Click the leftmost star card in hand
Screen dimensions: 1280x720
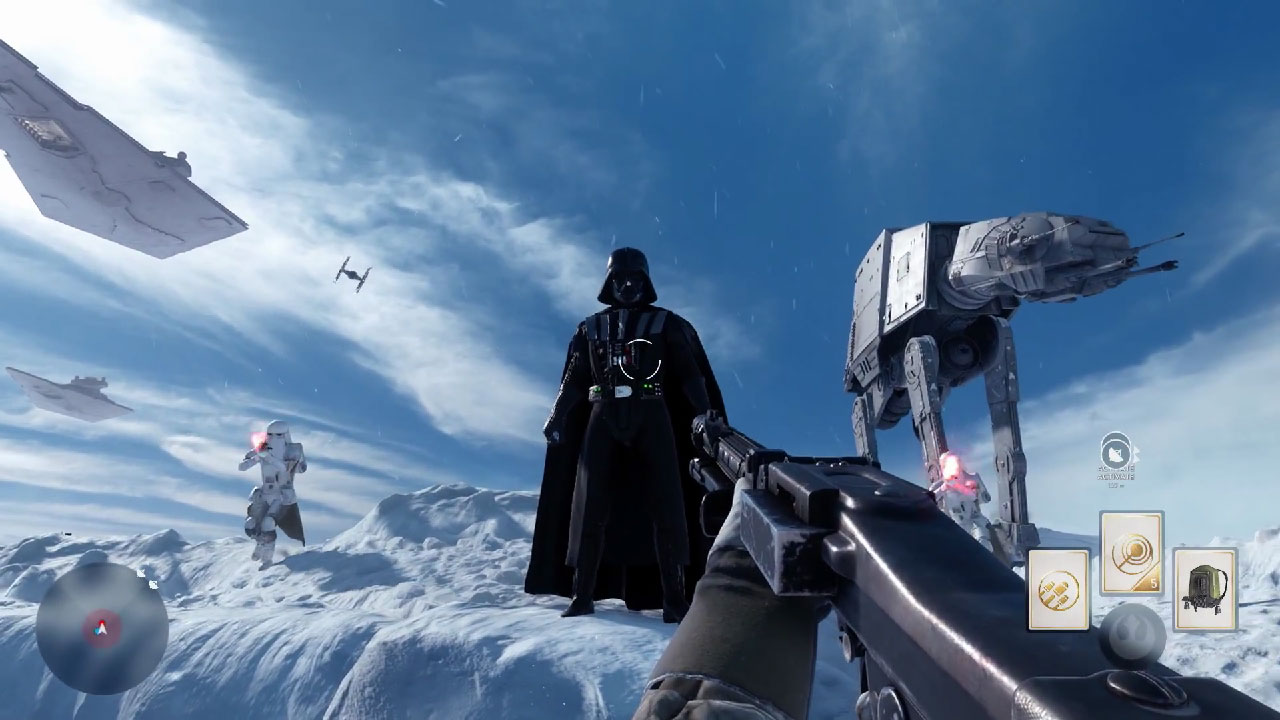pyautogui.click(x=1057, y=587)
